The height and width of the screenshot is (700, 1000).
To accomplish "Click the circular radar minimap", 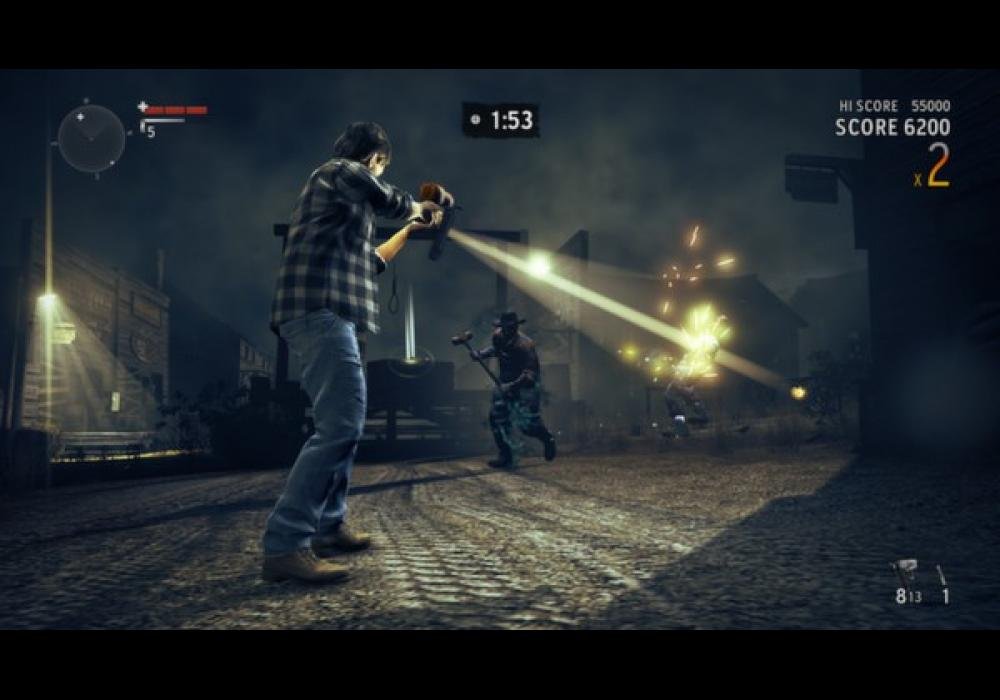I will click(x=91, y=138).
